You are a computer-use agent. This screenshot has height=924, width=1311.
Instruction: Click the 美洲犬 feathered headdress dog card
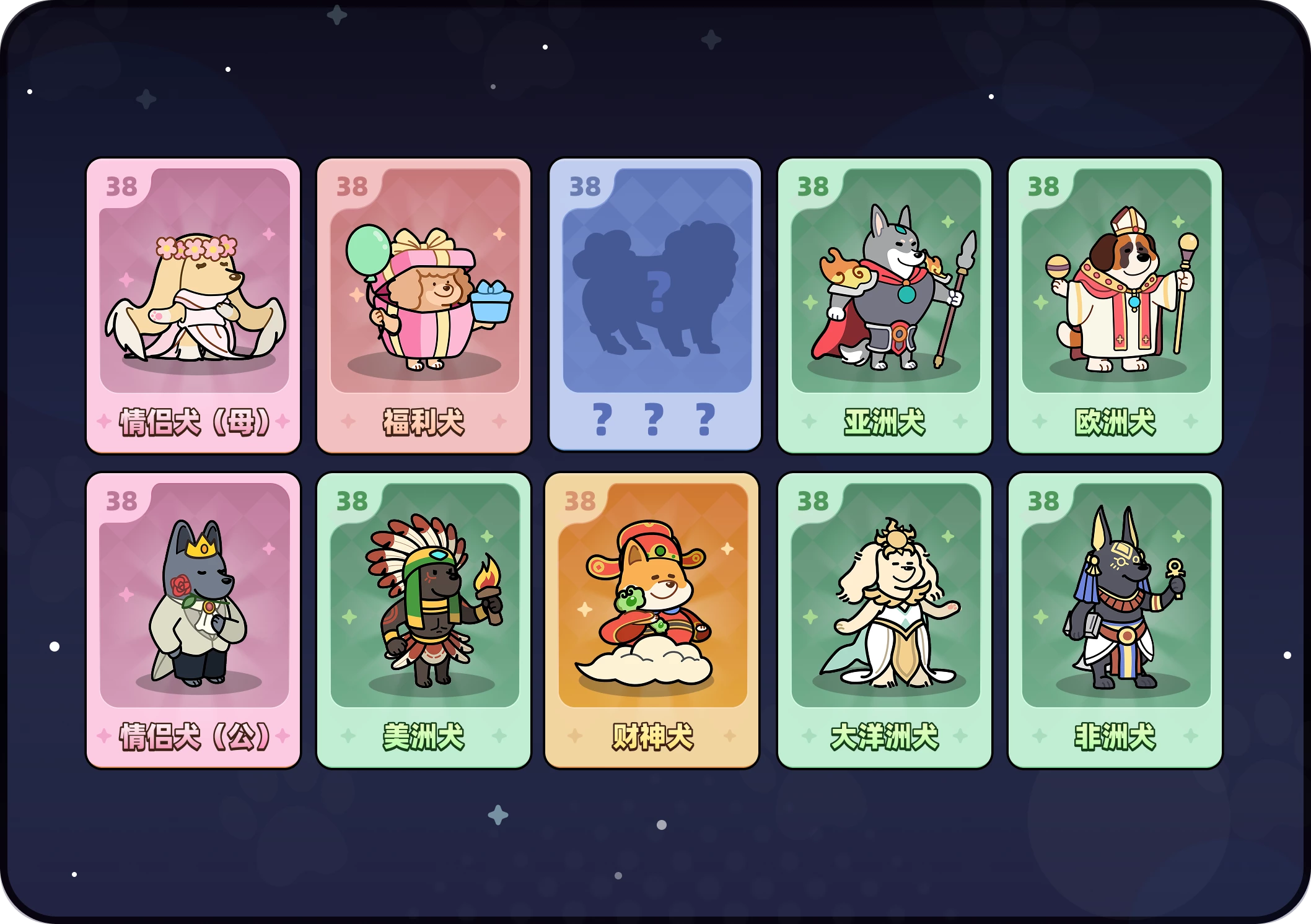pos(424,620)
